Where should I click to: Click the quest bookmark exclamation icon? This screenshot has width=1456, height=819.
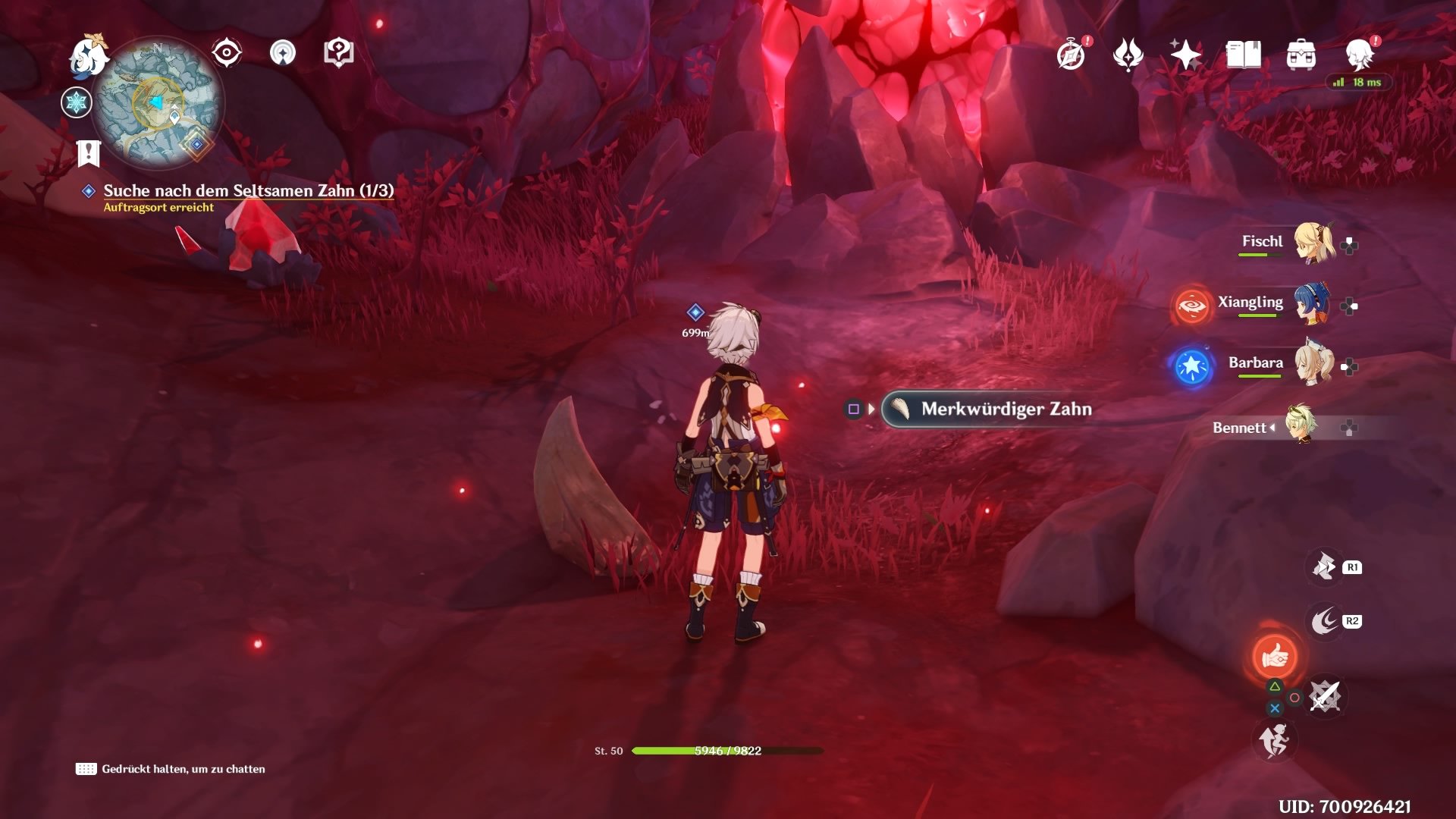point(89,153)
